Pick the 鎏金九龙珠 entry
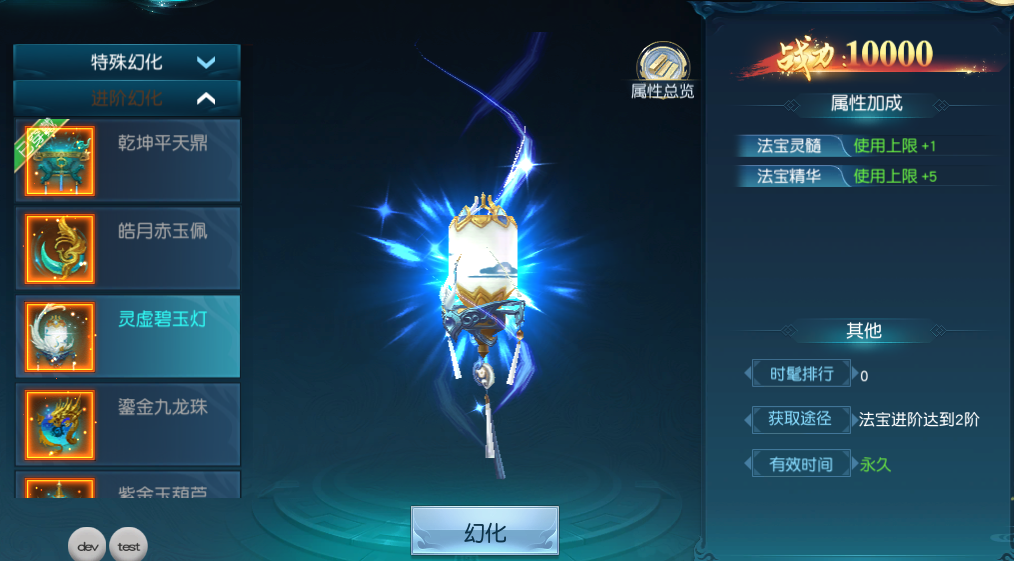This screenshot has height=561, width=1014. click(x=127, y=424)
